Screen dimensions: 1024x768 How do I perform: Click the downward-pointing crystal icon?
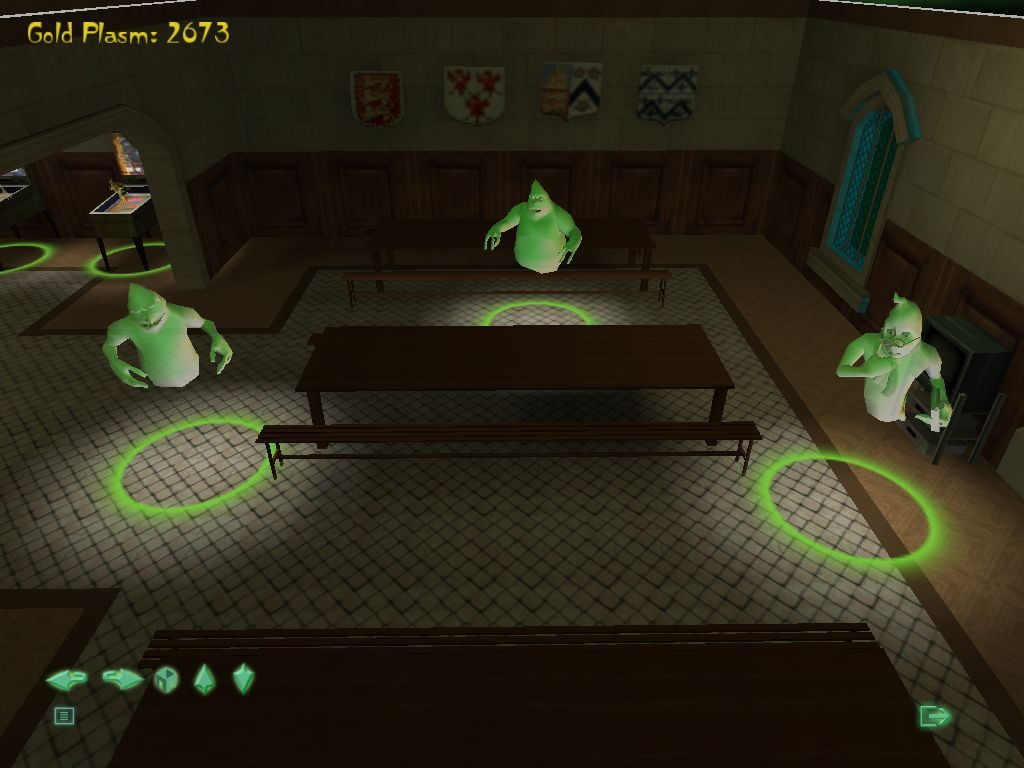point(244,679)
